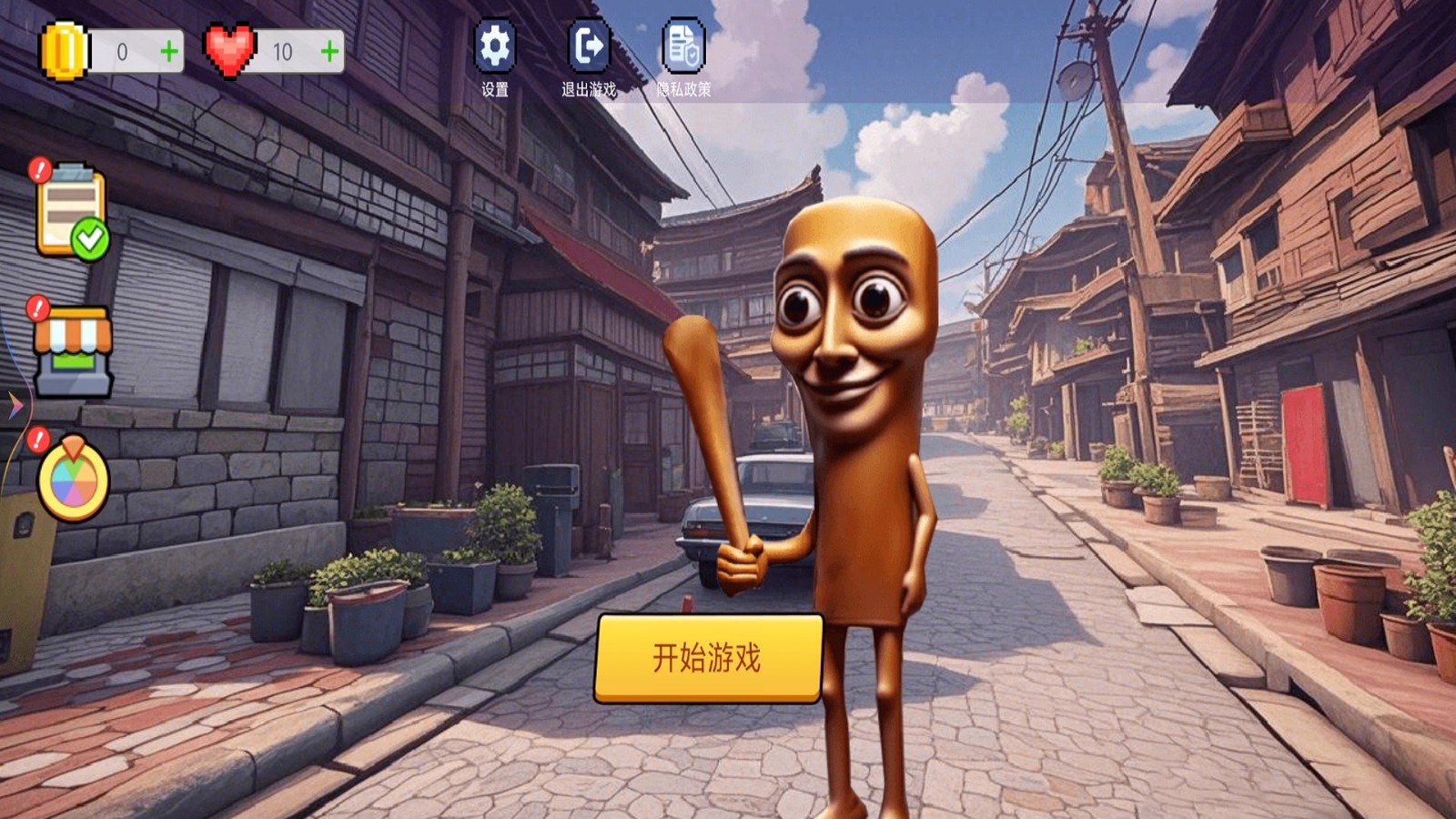Tap the red alert badge on the shop icon

[x=37, y=308]
